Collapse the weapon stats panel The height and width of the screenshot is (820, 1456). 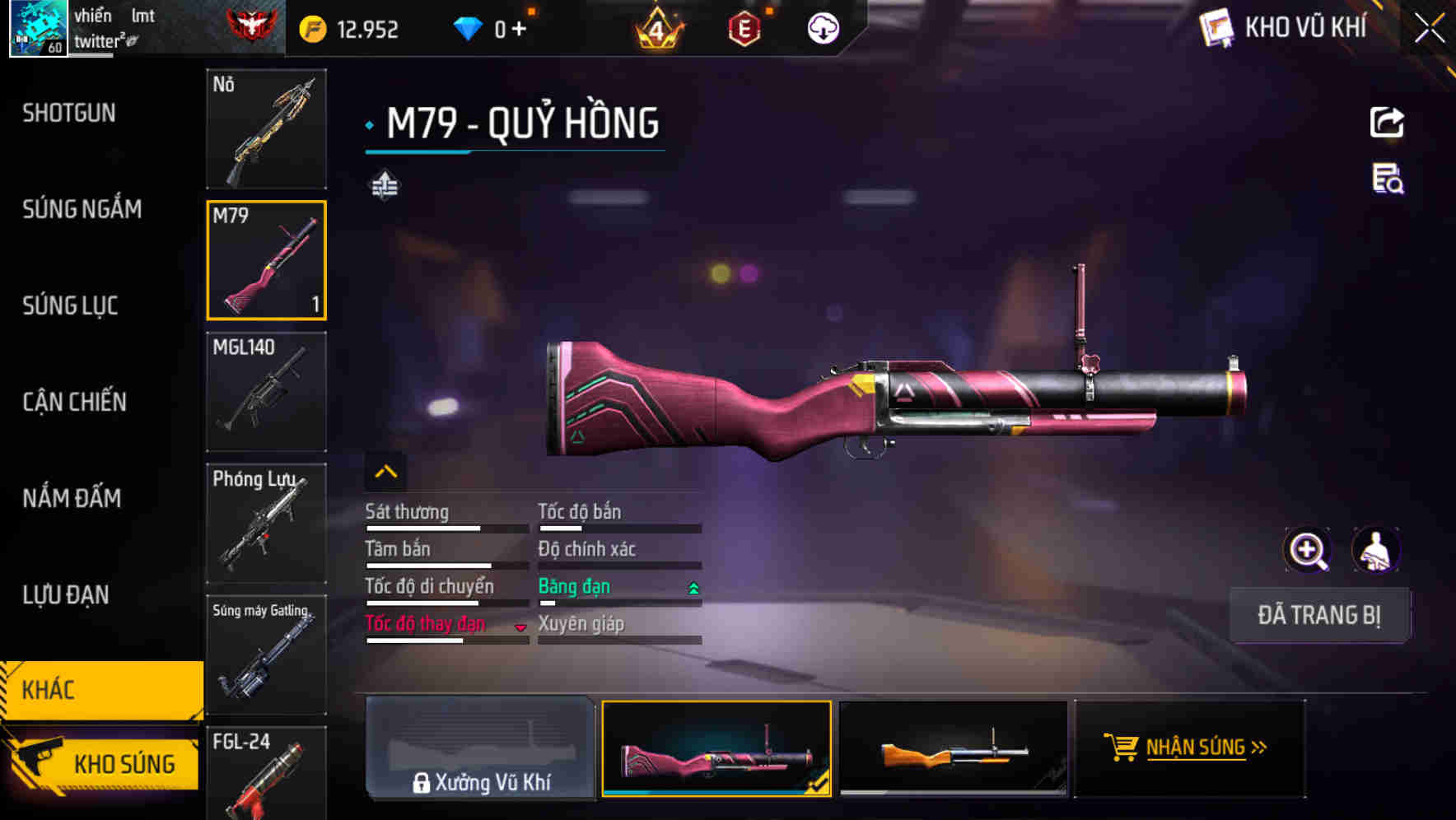385,471
